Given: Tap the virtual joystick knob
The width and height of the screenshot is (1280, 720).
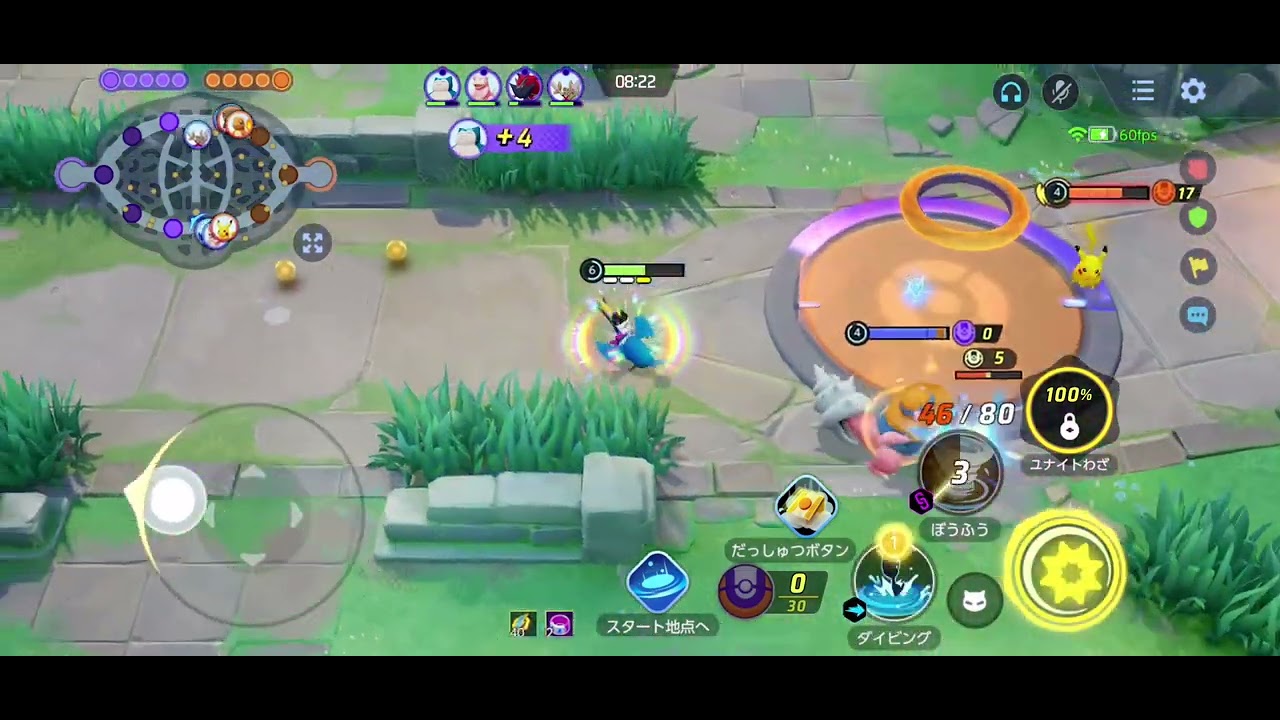Looking at the screenshot, I should pyautogui.click(x=174, y=499).
